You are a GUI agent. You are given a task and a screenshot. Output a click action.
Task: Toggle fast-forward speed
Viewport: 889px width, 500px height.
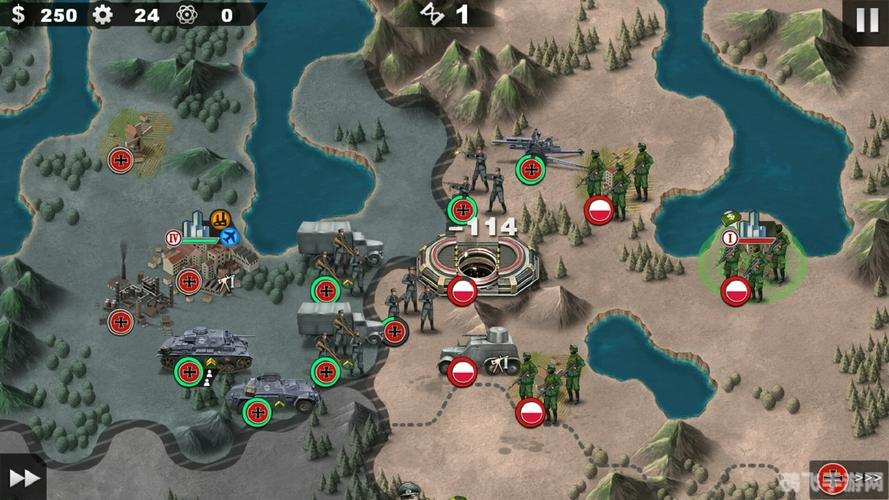coord(23,478)
